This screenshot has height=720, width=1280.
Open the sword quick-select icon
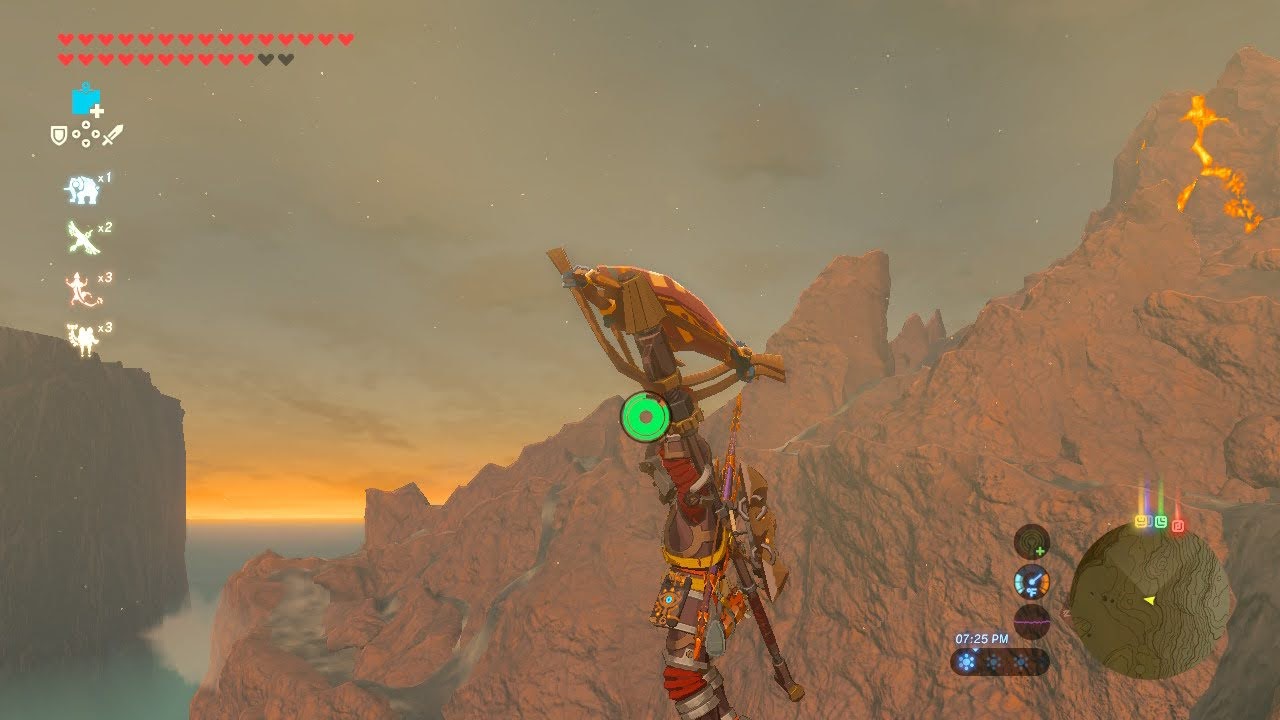(113, 135)
